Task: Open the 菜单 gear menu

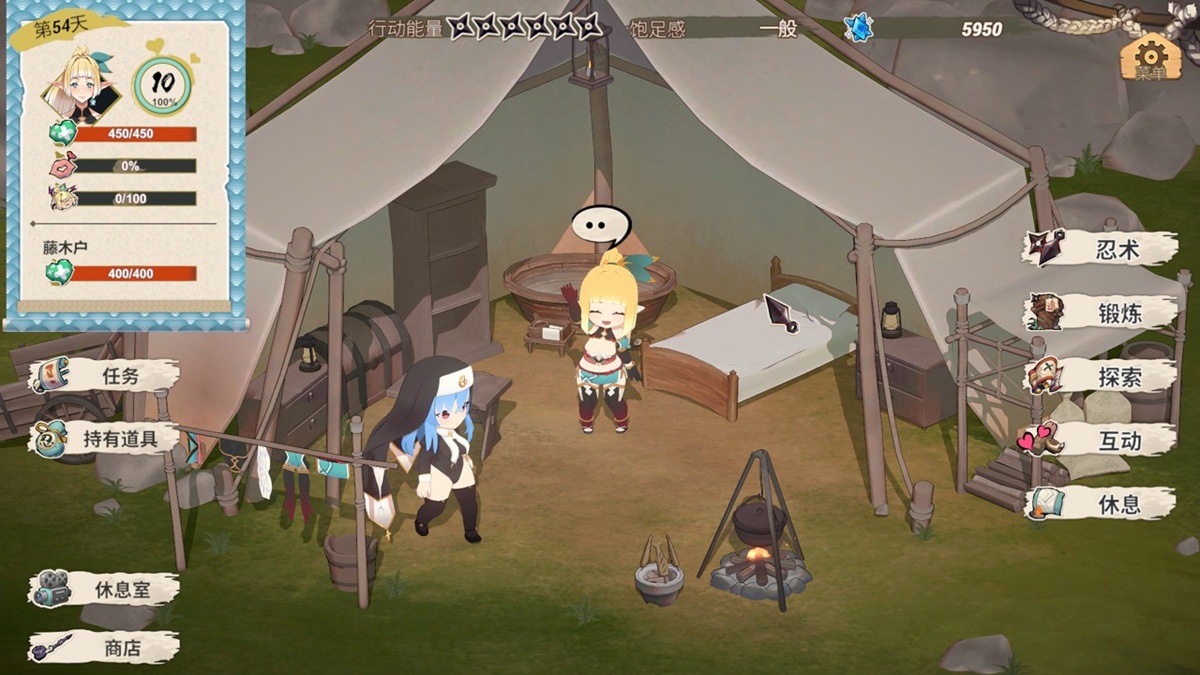Action: point(1150,58)
